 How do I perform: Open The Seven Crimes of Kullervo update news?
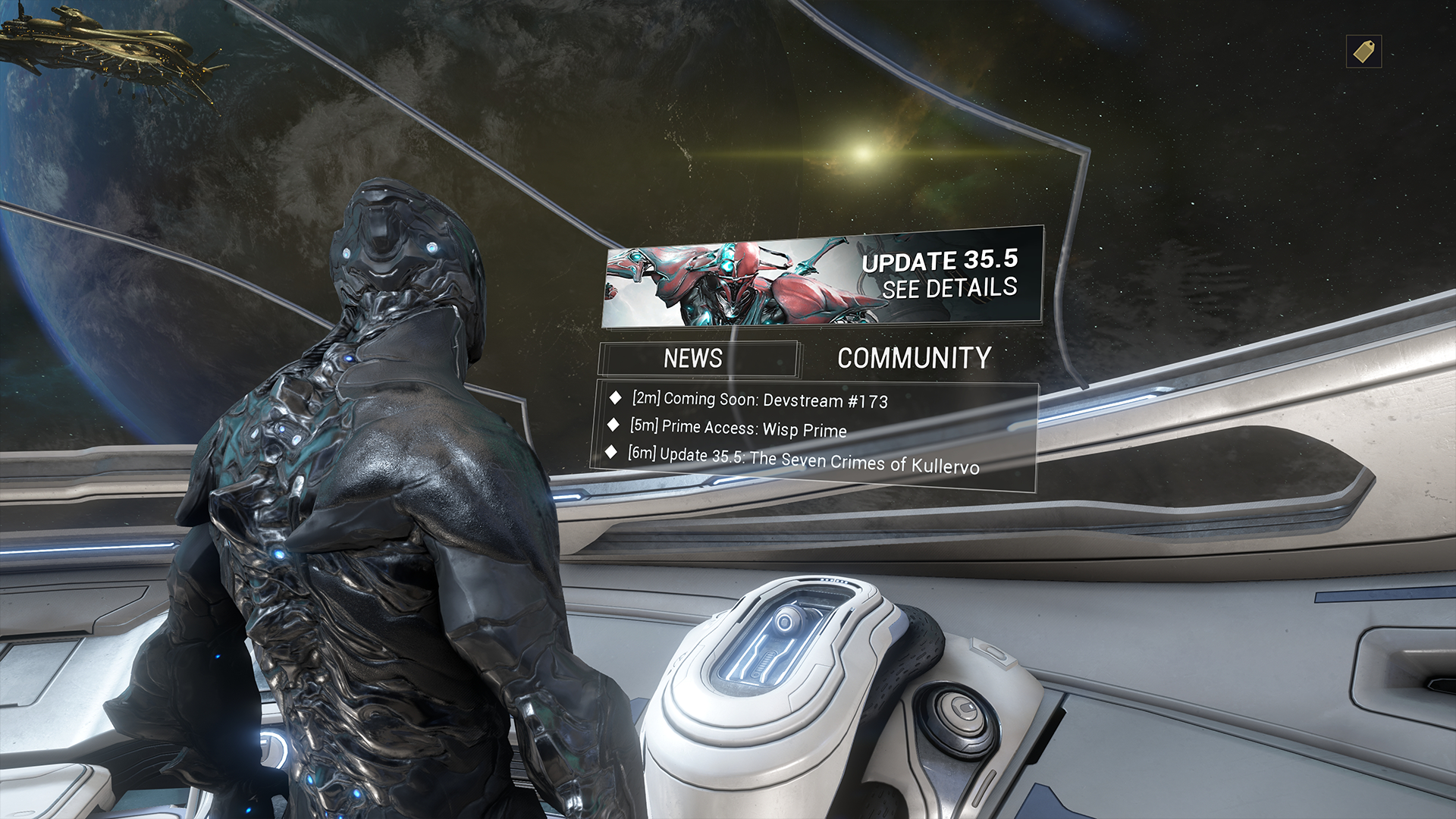click(x=804, y=459)
